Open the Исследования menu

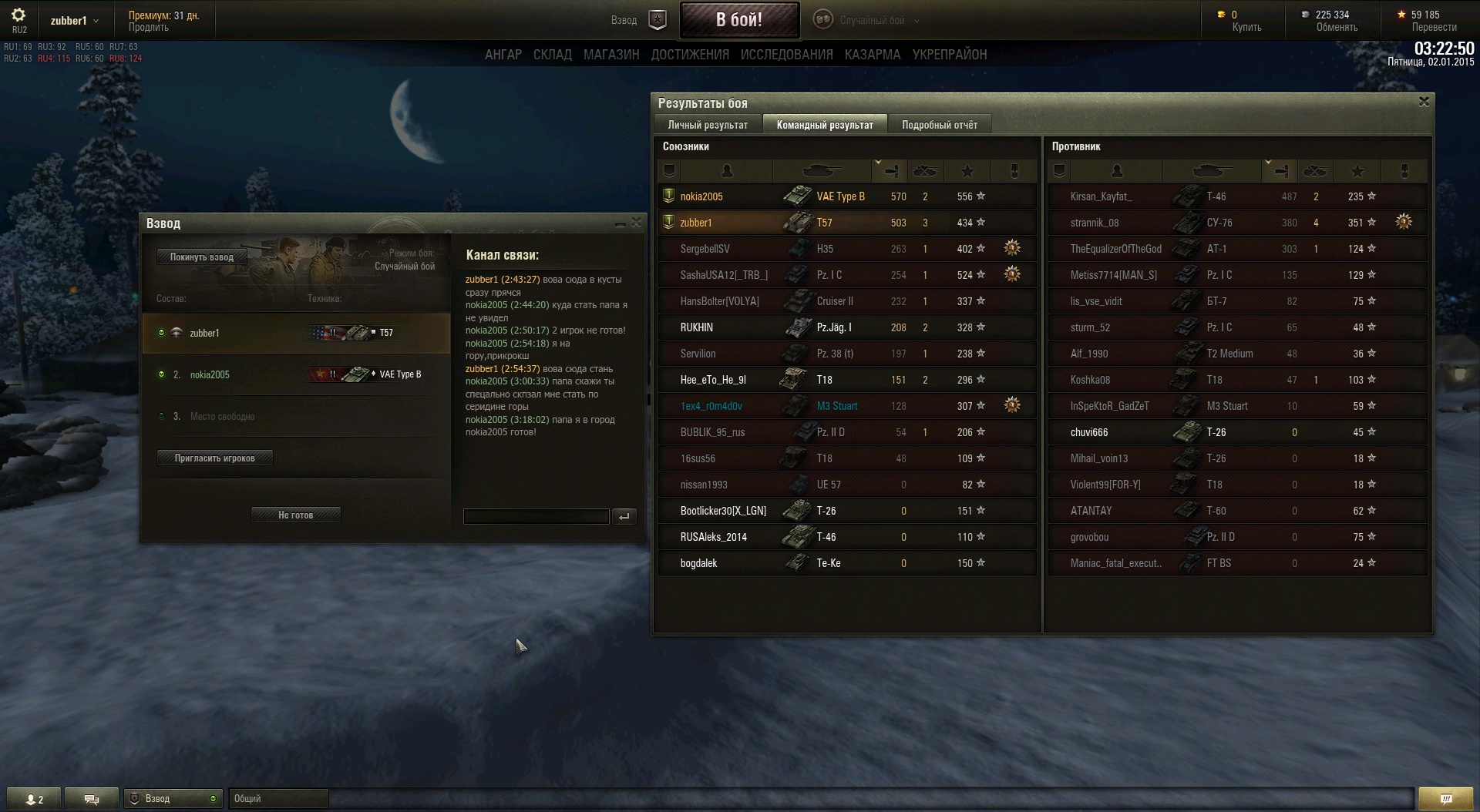786,55
